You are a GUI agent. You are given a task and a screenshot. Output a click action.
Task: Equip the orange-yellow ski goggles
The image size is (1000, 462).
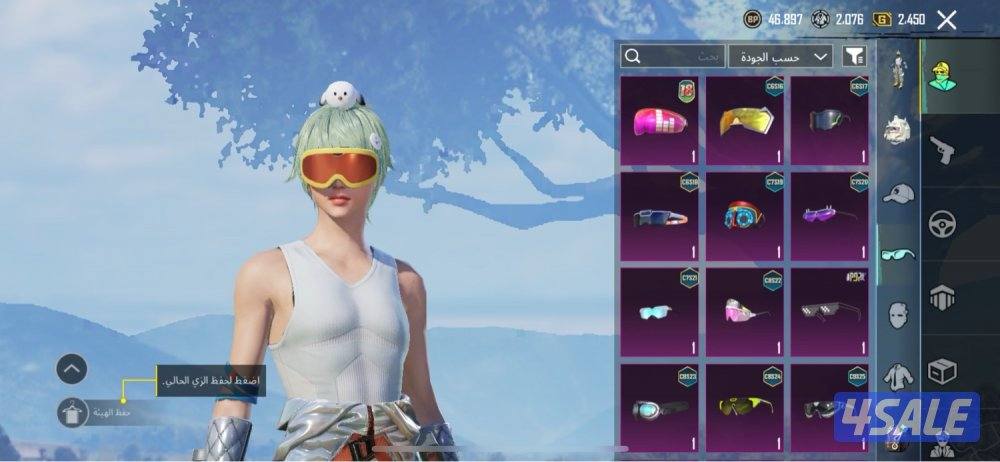pyautogui.click(x=746, y=123)
